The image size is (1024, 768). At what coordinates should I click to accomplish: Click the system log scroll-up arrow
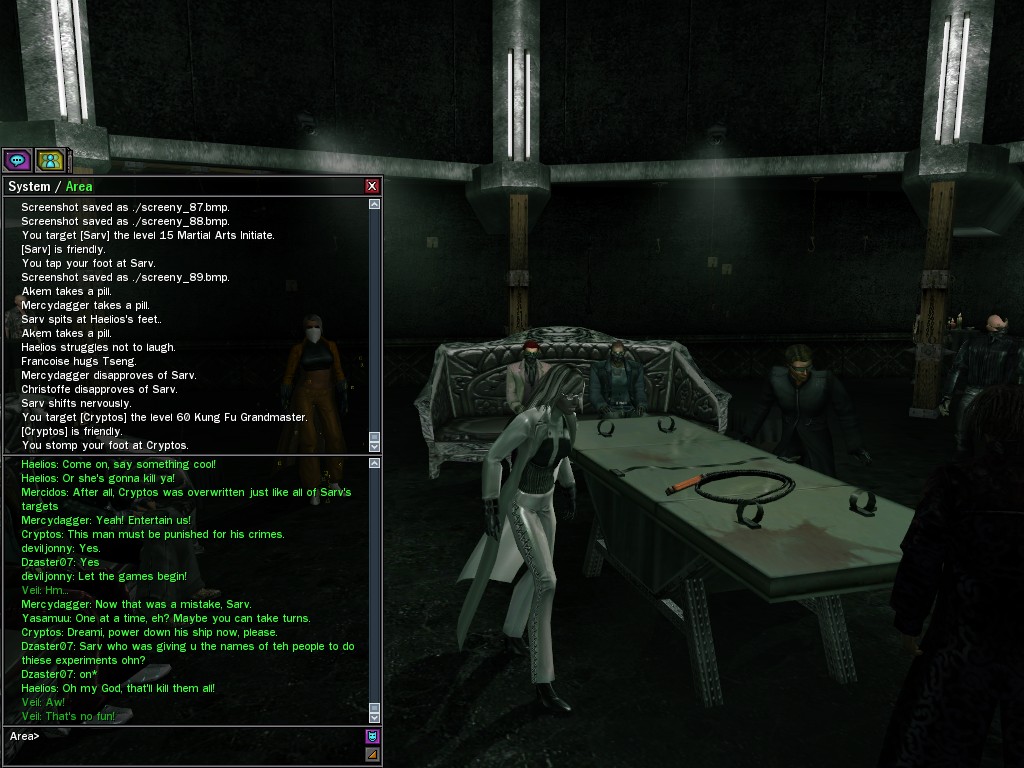pos(375,204)
